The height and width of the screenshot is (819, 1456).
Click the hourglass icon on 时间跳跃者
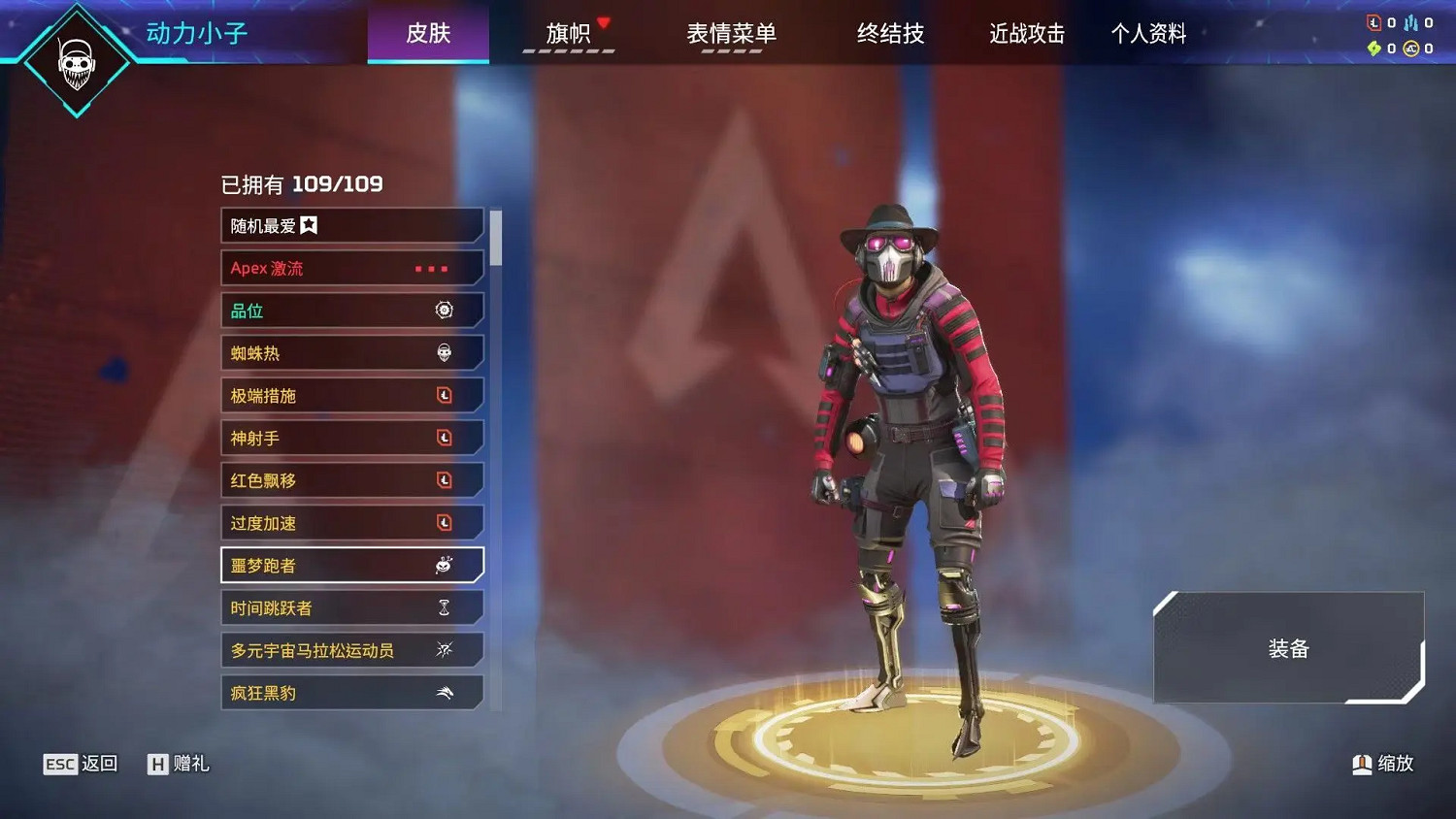pos(445,606)
